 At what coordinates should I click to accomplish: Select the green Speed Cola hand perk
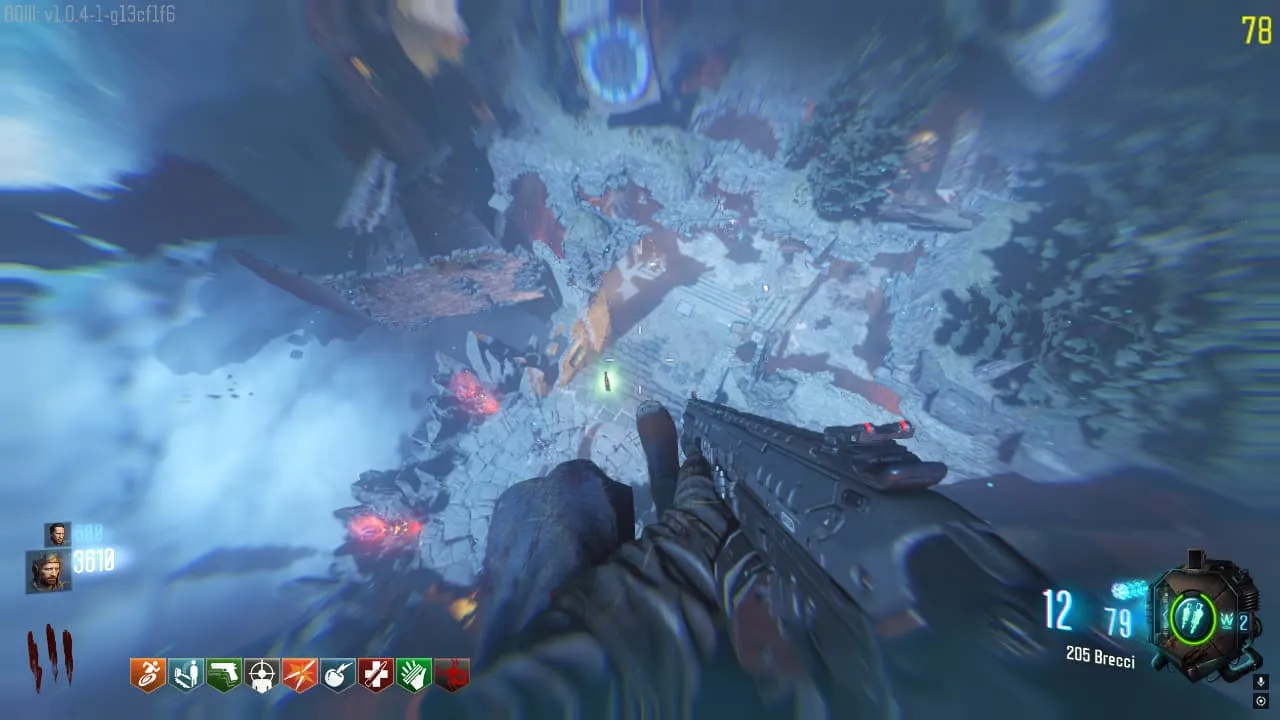(414, 675)
